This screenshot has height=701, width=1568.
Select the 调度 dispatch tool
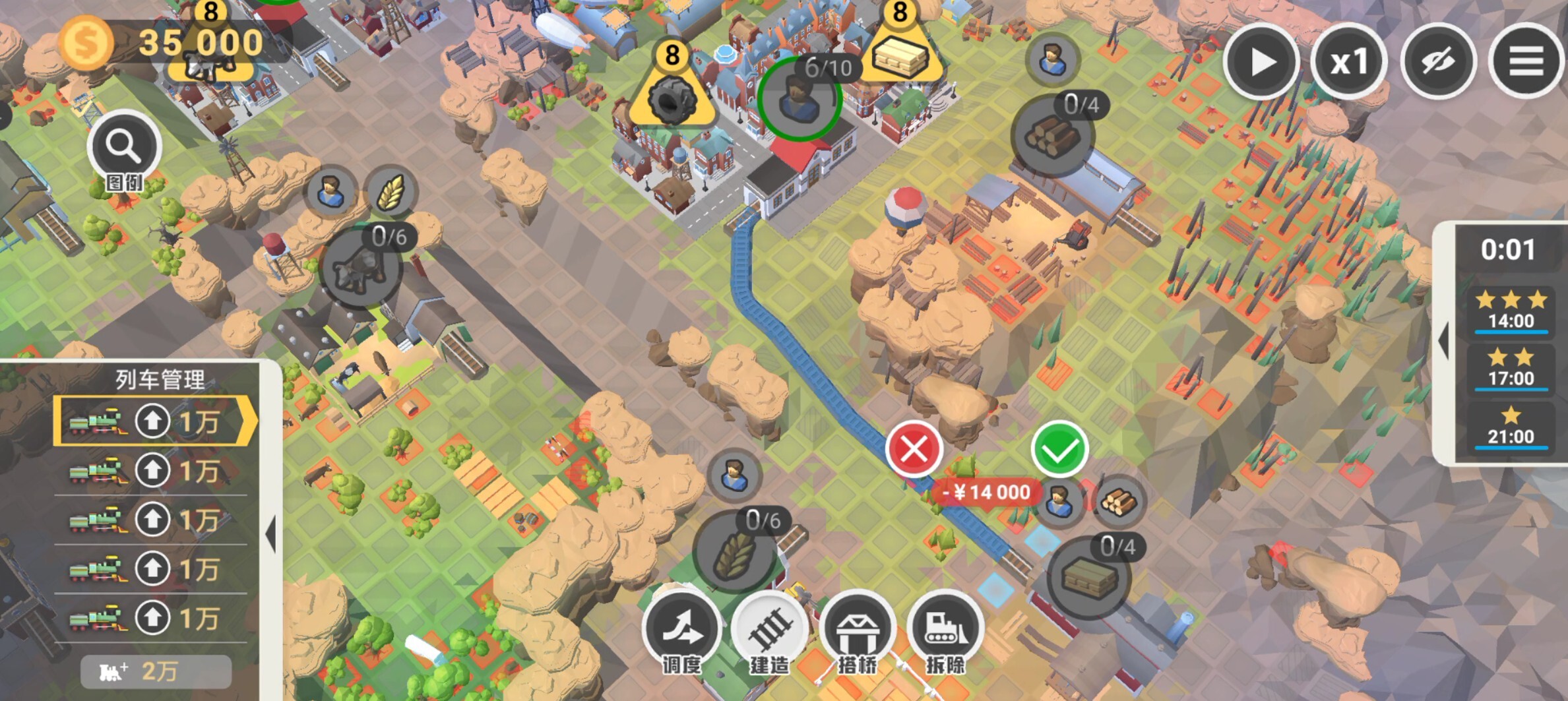(x=682, y=631)
